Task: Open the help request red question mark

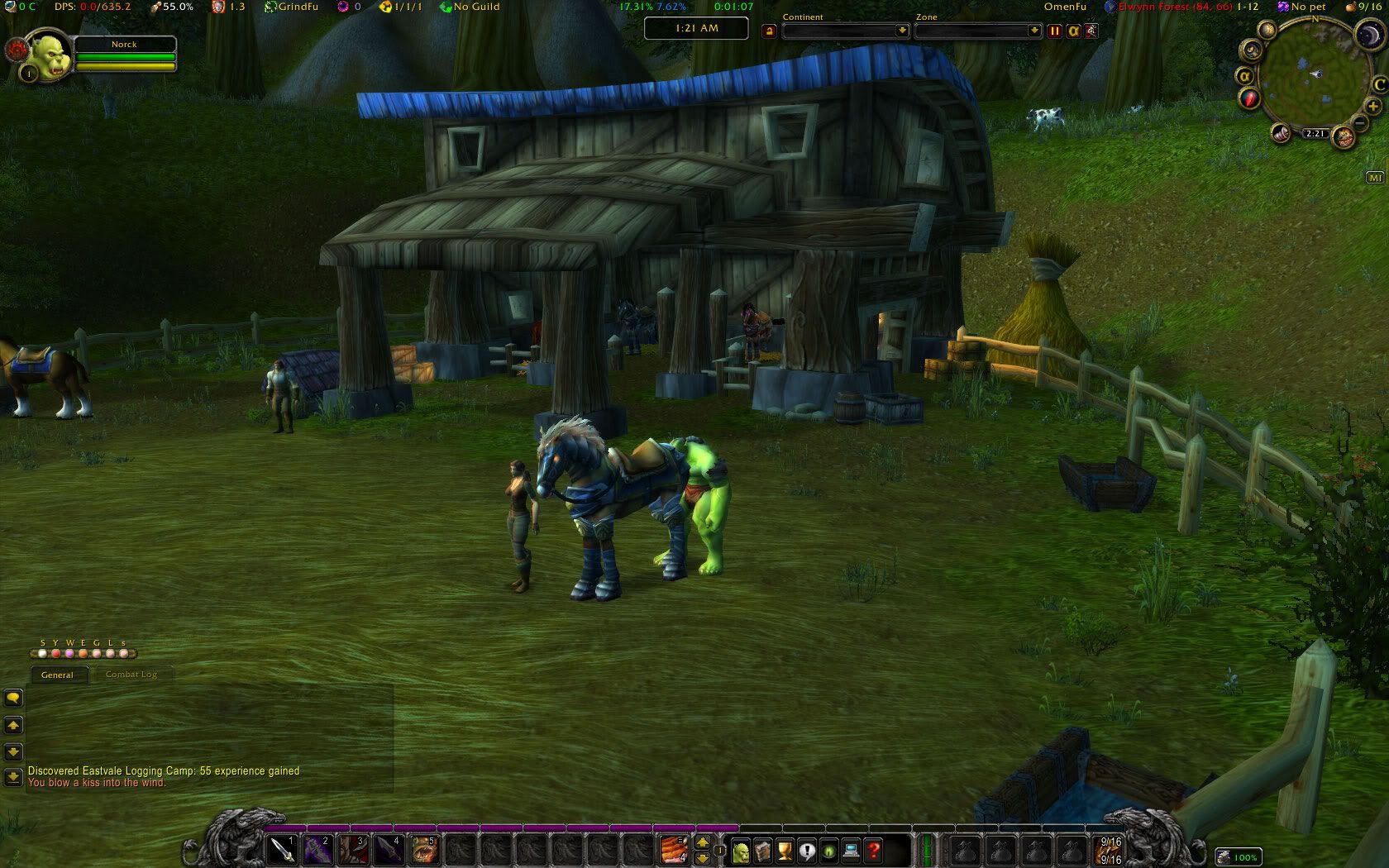Action: pos(873,851)
